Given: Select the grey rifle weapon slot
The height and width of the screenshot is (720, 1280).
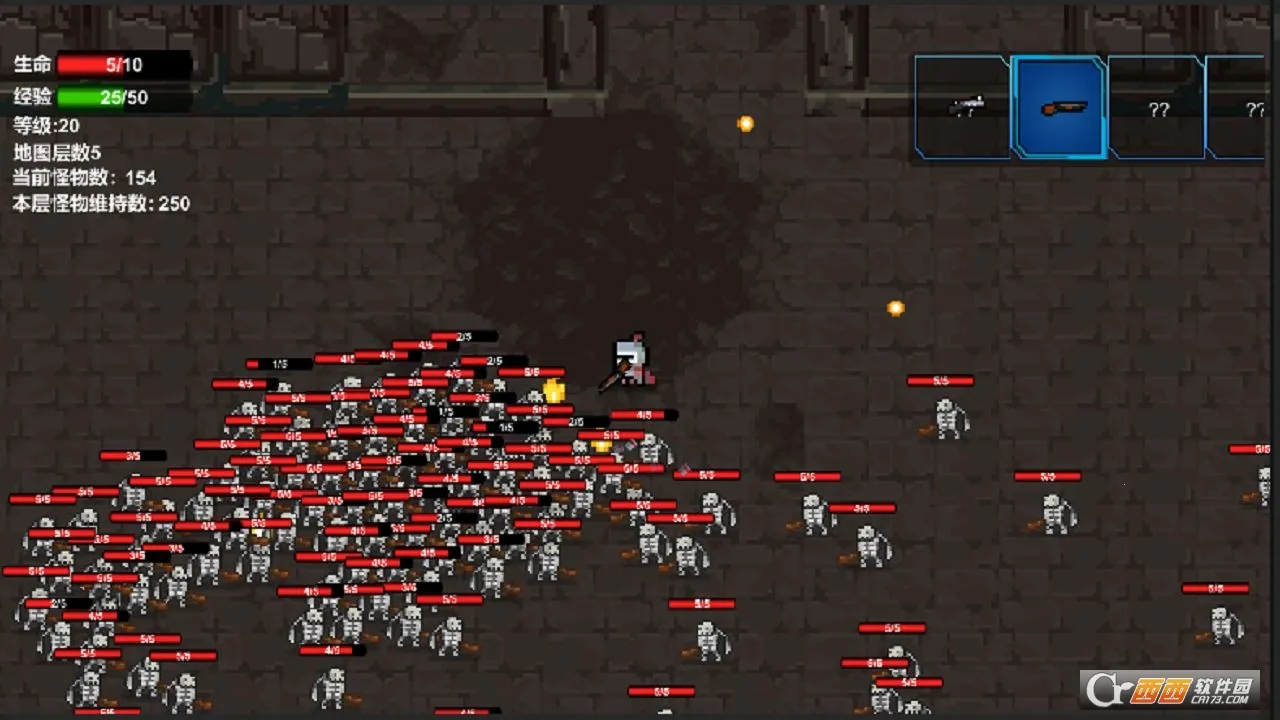Looking at the screenshot, I should click(x=963, y=106).
